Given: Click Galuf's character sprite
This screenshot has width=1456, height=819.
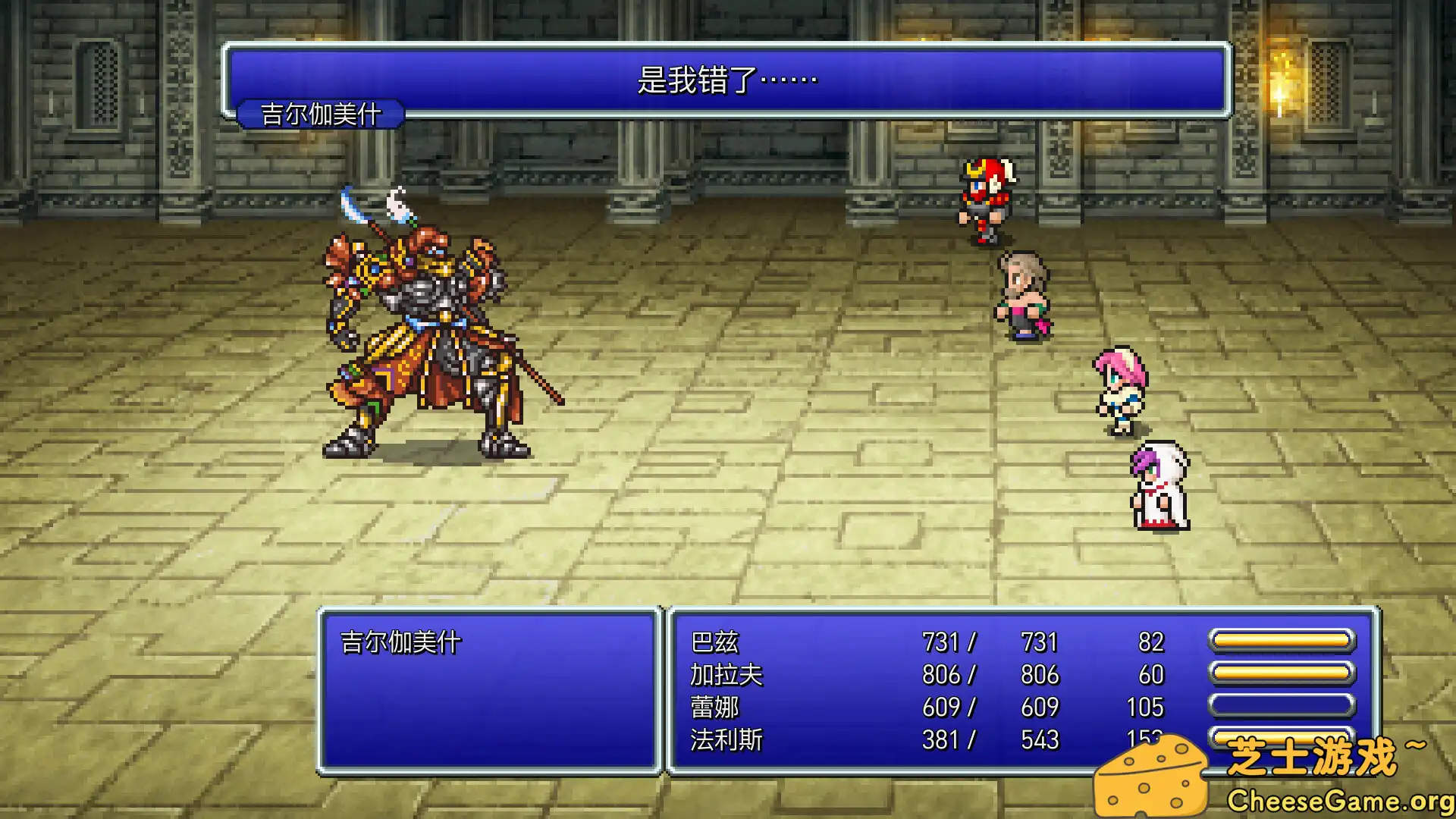Looking at the screenshot, I should [1022, 296].
